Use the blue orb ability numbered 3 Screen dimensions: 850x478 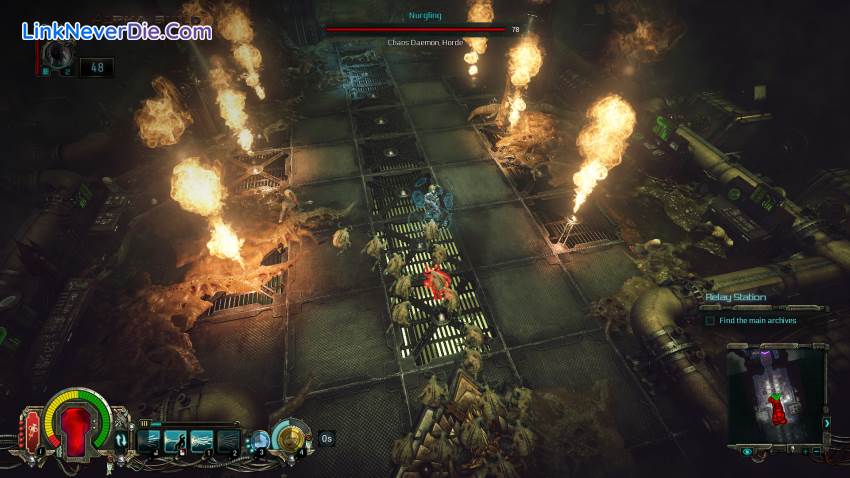tap(261, 438)
